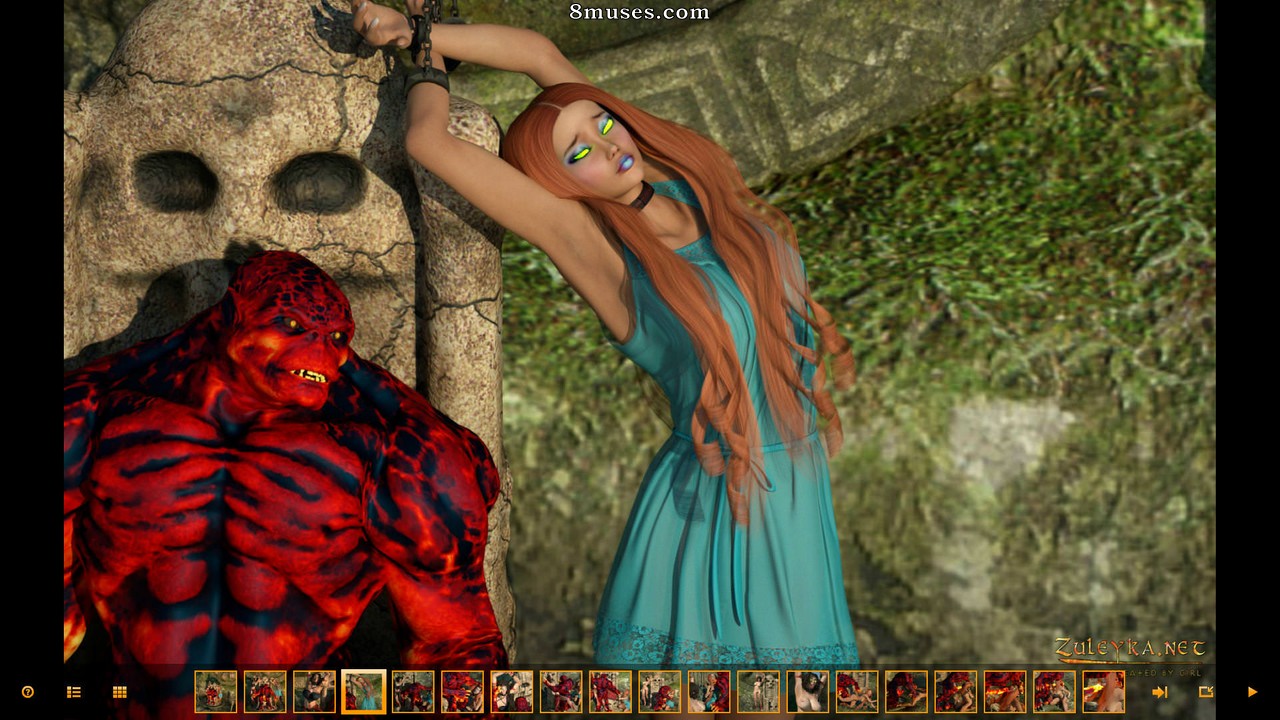Start the slideshow with the play button

1252,692
